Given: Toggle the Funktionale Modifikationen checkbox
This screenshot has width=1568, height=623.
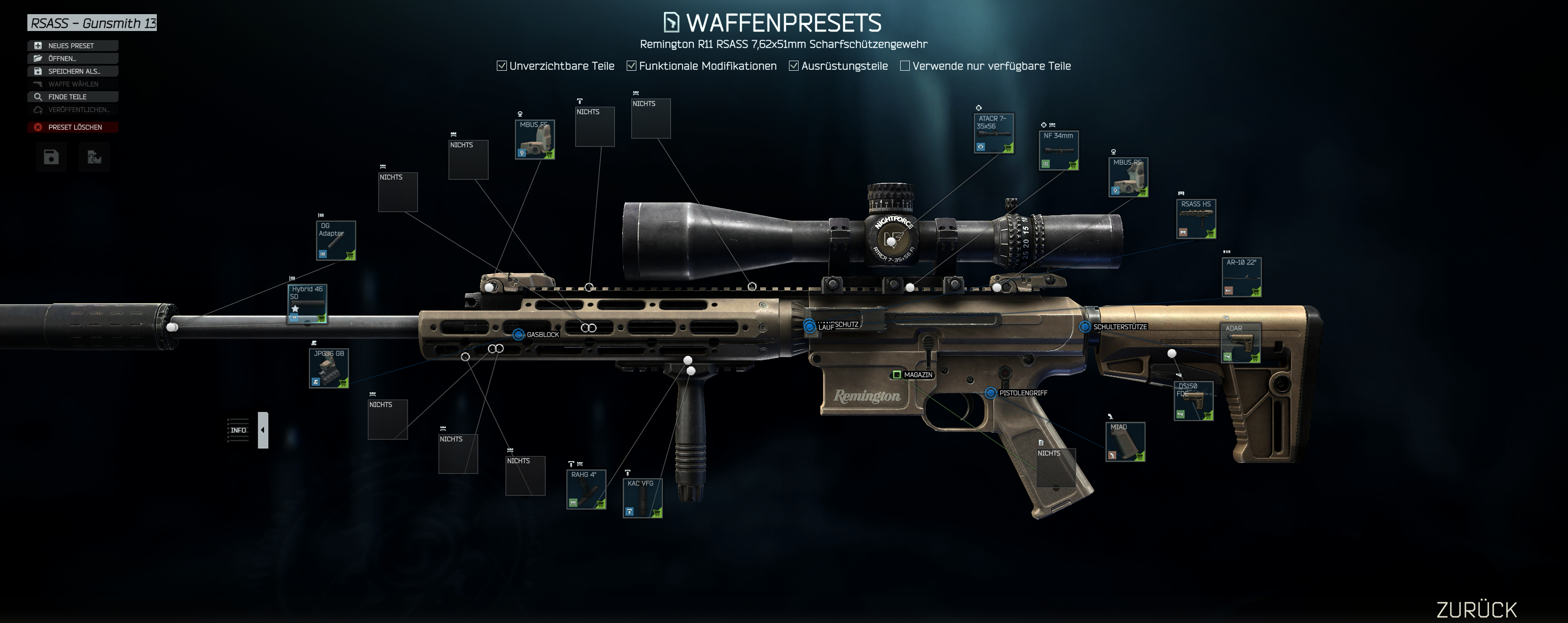Looking at the screenshot, I should pyautogui.click(x=632, y=66).
